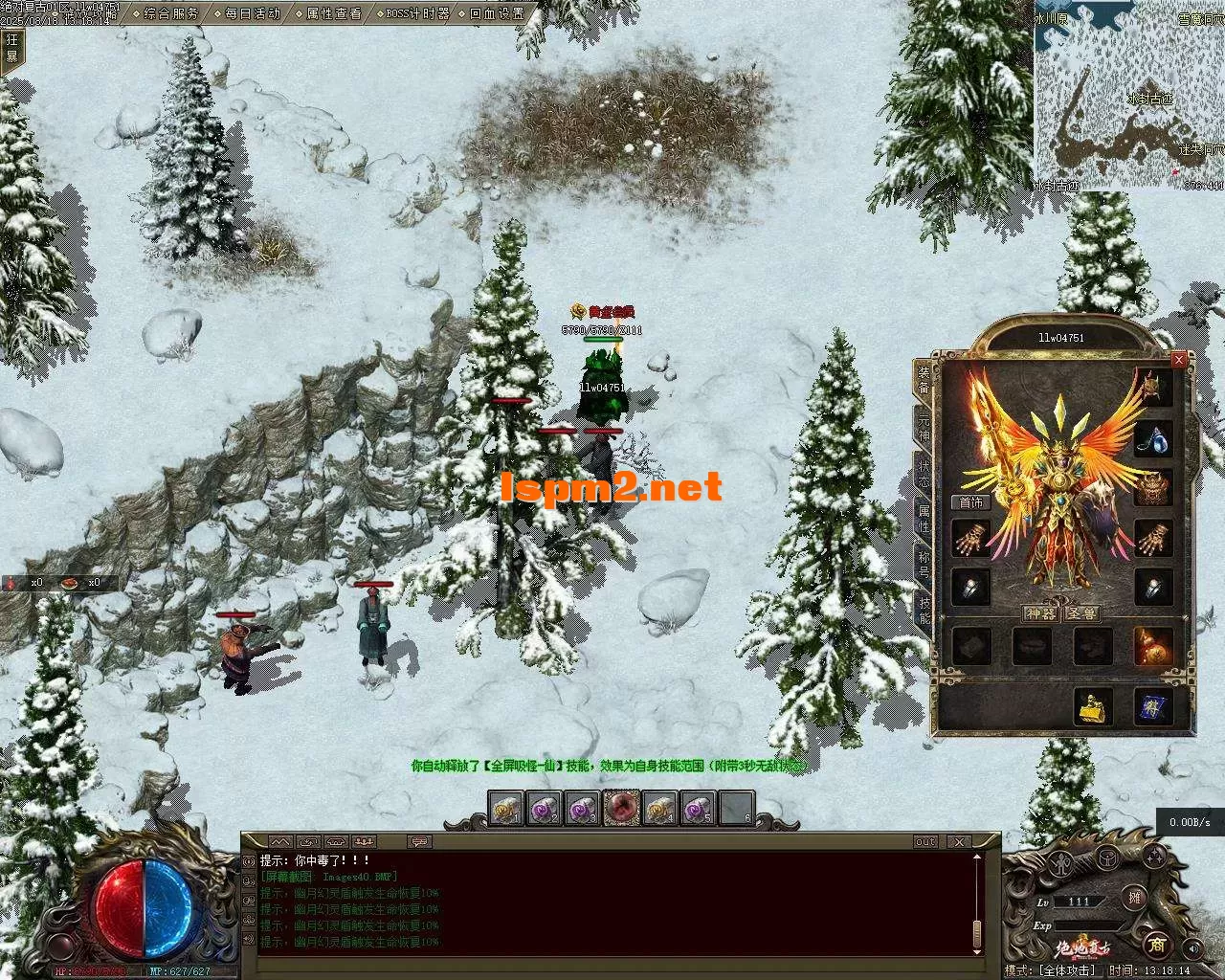Open the 圣兽 sacred beast section
Viewport: 1225px width, 980px height.
1082,613
